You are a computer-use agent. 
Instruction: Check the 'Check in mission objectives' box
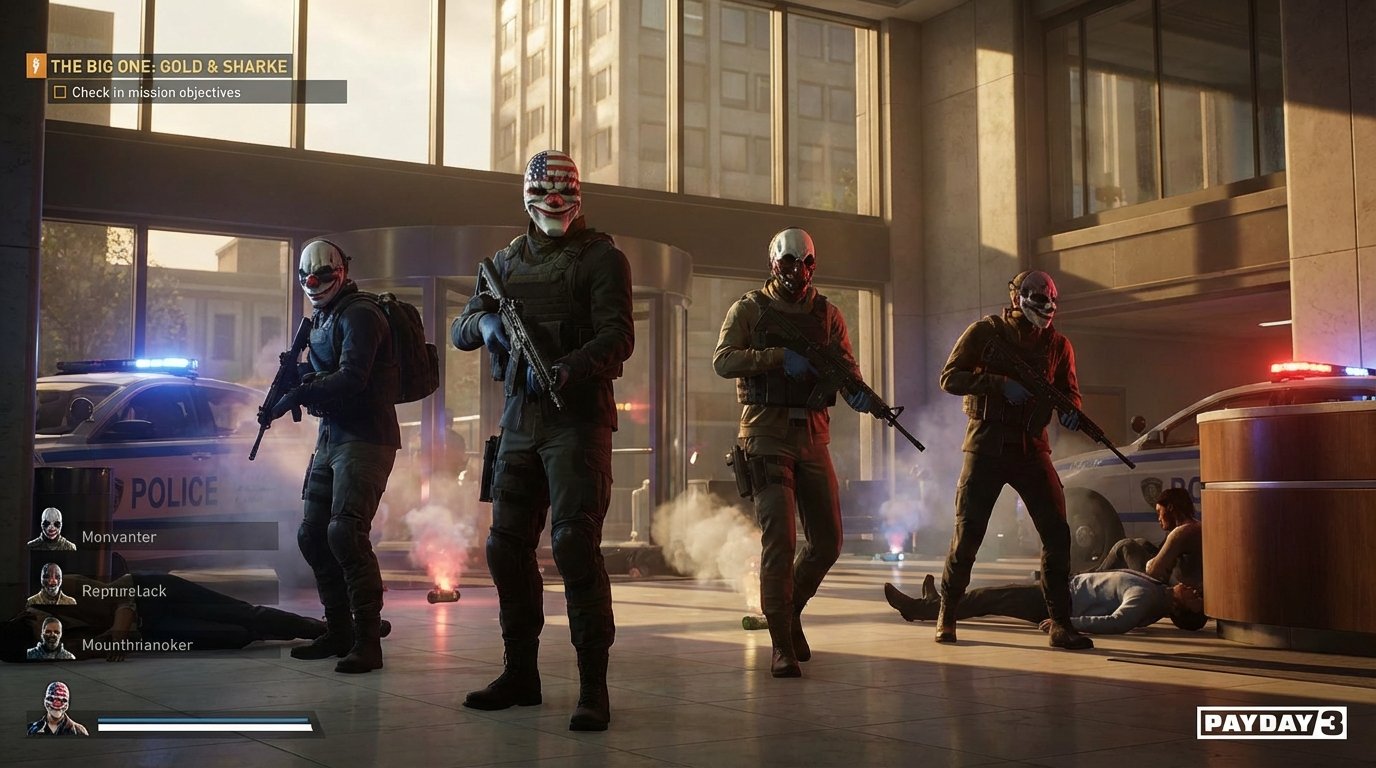(x=60, y=91)
